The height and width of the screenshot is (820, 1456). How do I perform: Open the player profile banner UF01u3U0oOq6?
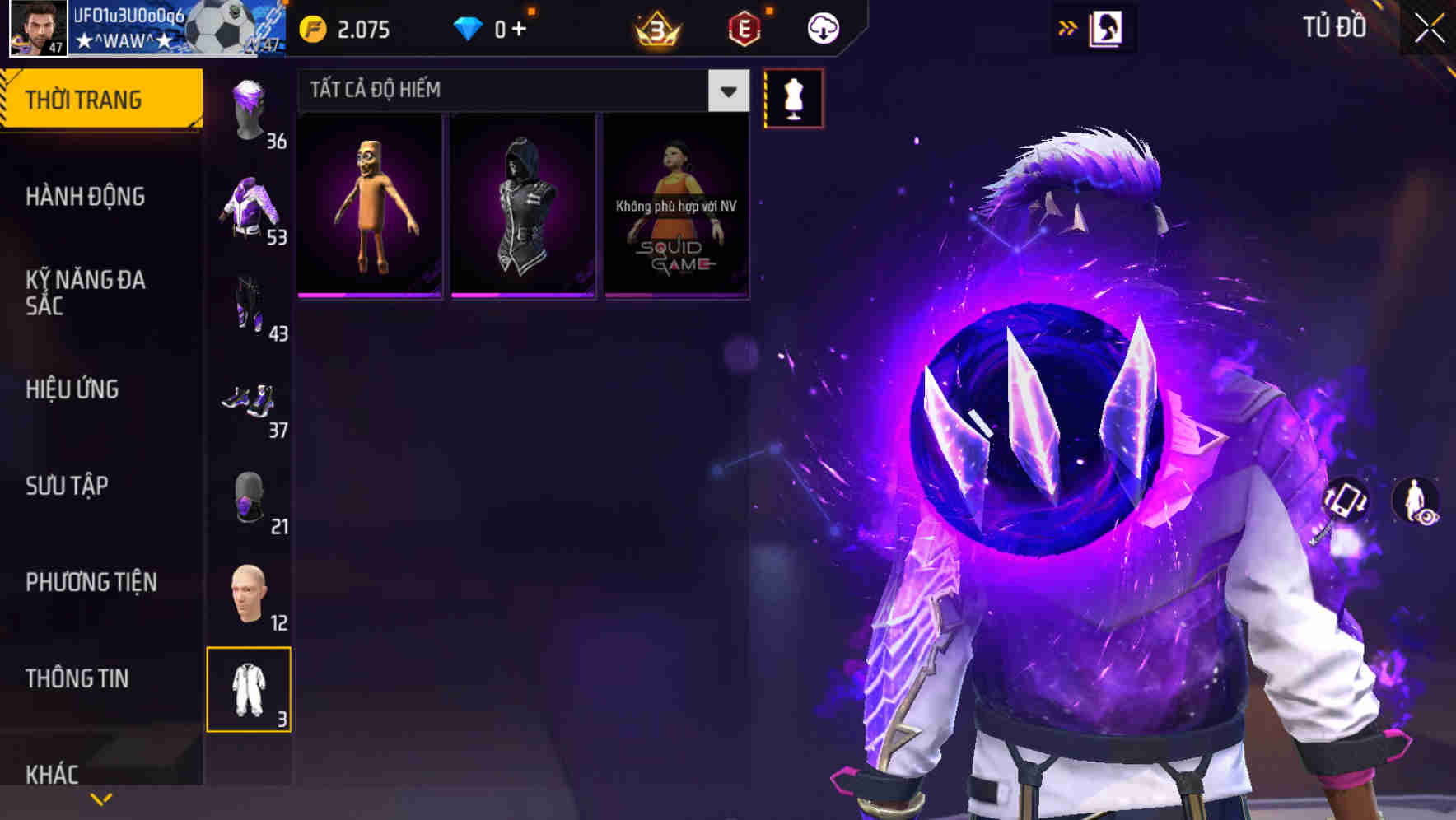[x=140, y=29]
